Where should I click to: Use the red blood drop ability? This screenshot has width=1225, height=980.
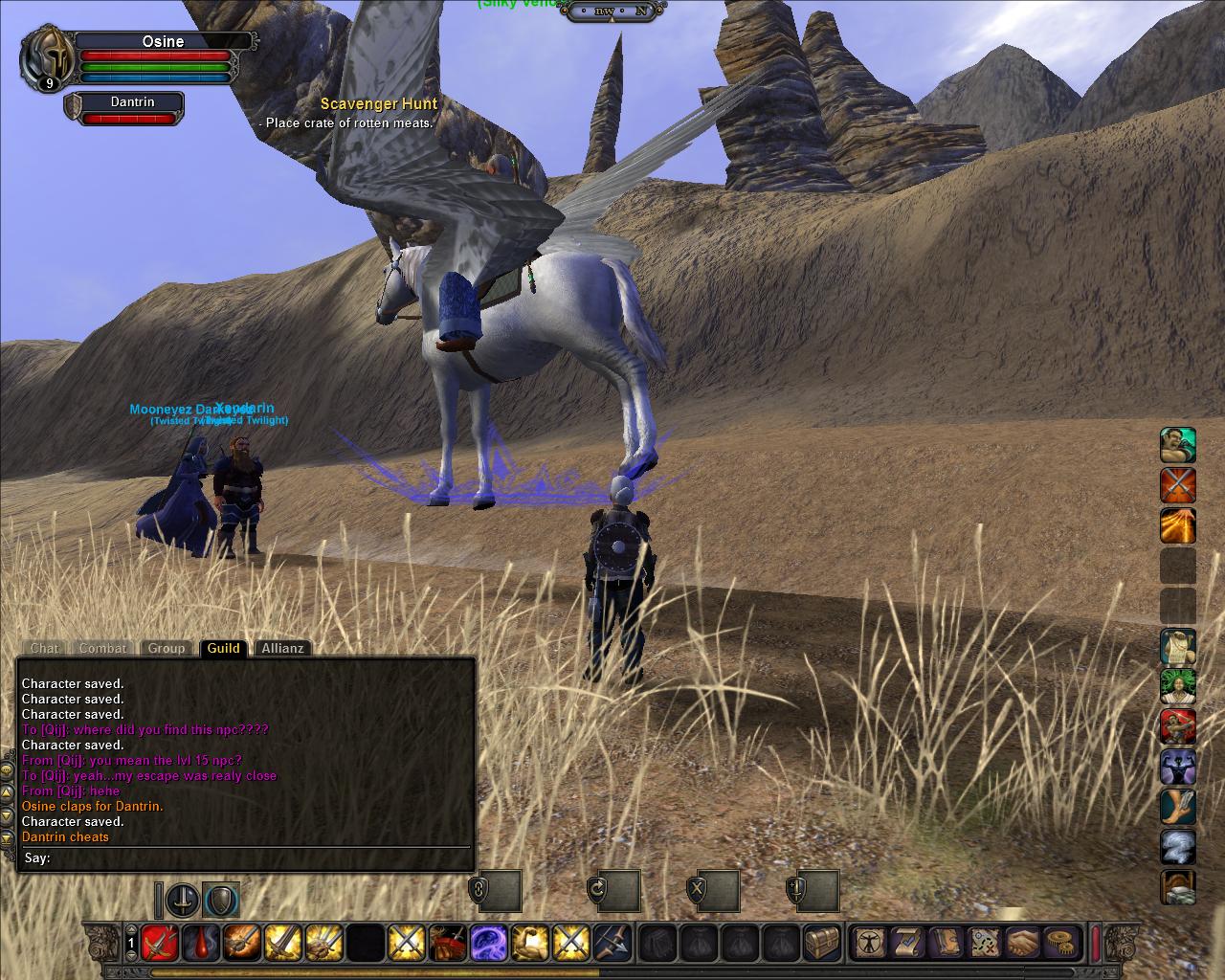(x=199, y=943)
